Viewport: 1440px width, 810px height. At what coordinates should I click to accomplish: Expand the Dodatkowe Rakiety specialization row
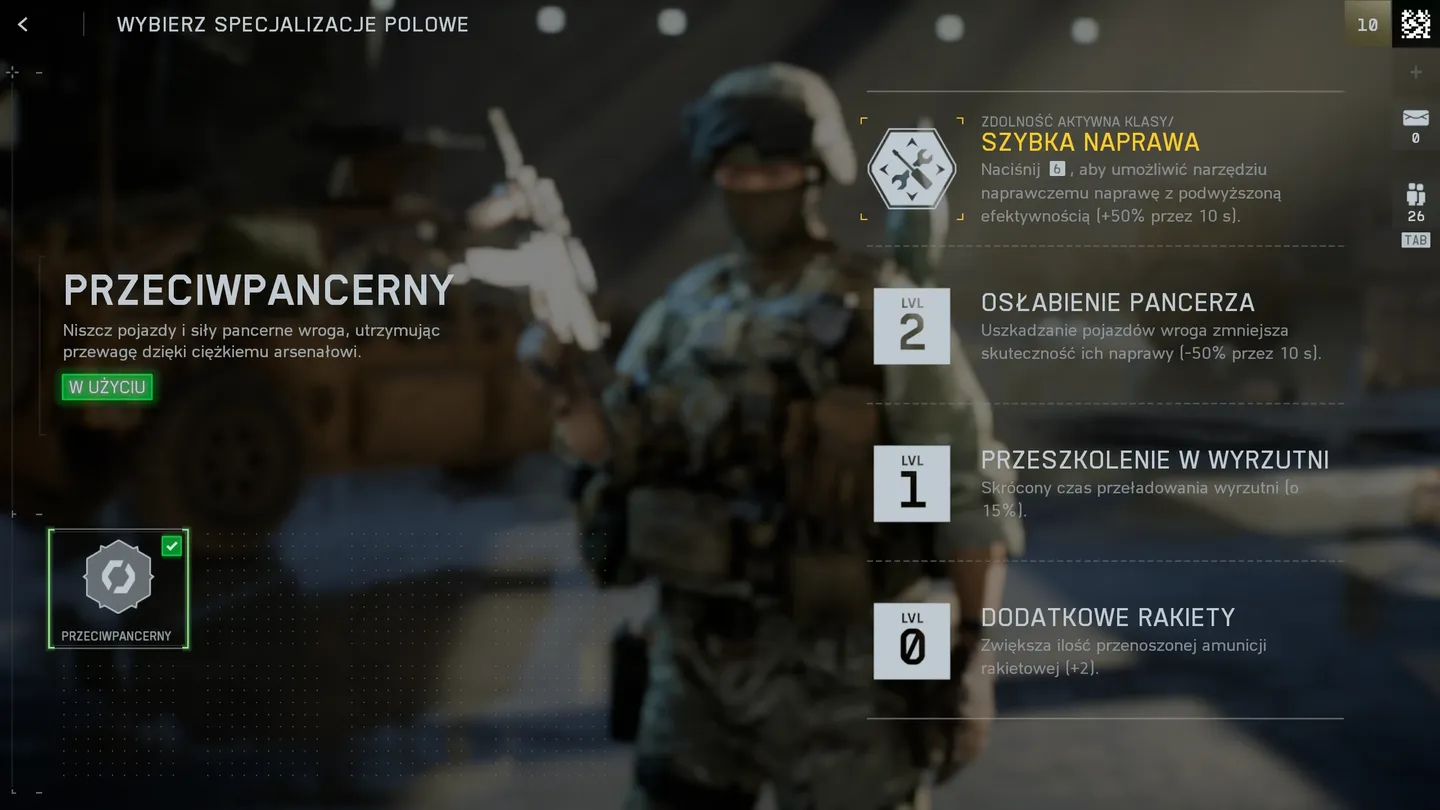click(1108, 617)
